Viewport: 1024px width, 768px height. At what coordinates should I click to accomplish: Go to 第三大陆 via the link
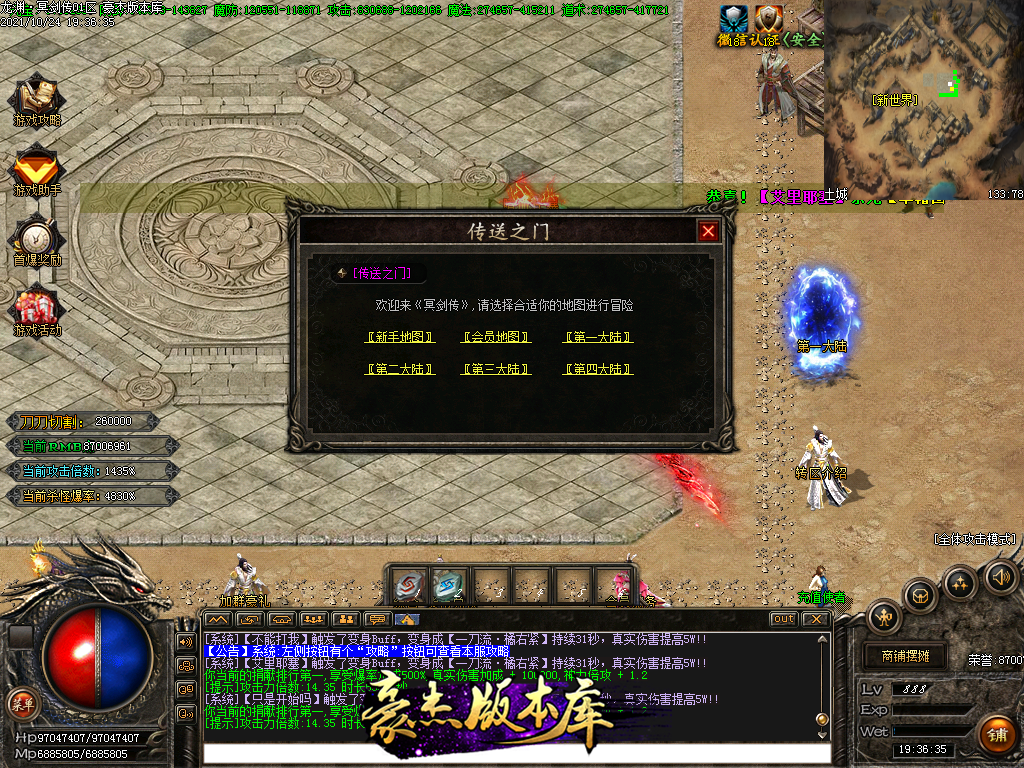[496, 370]
